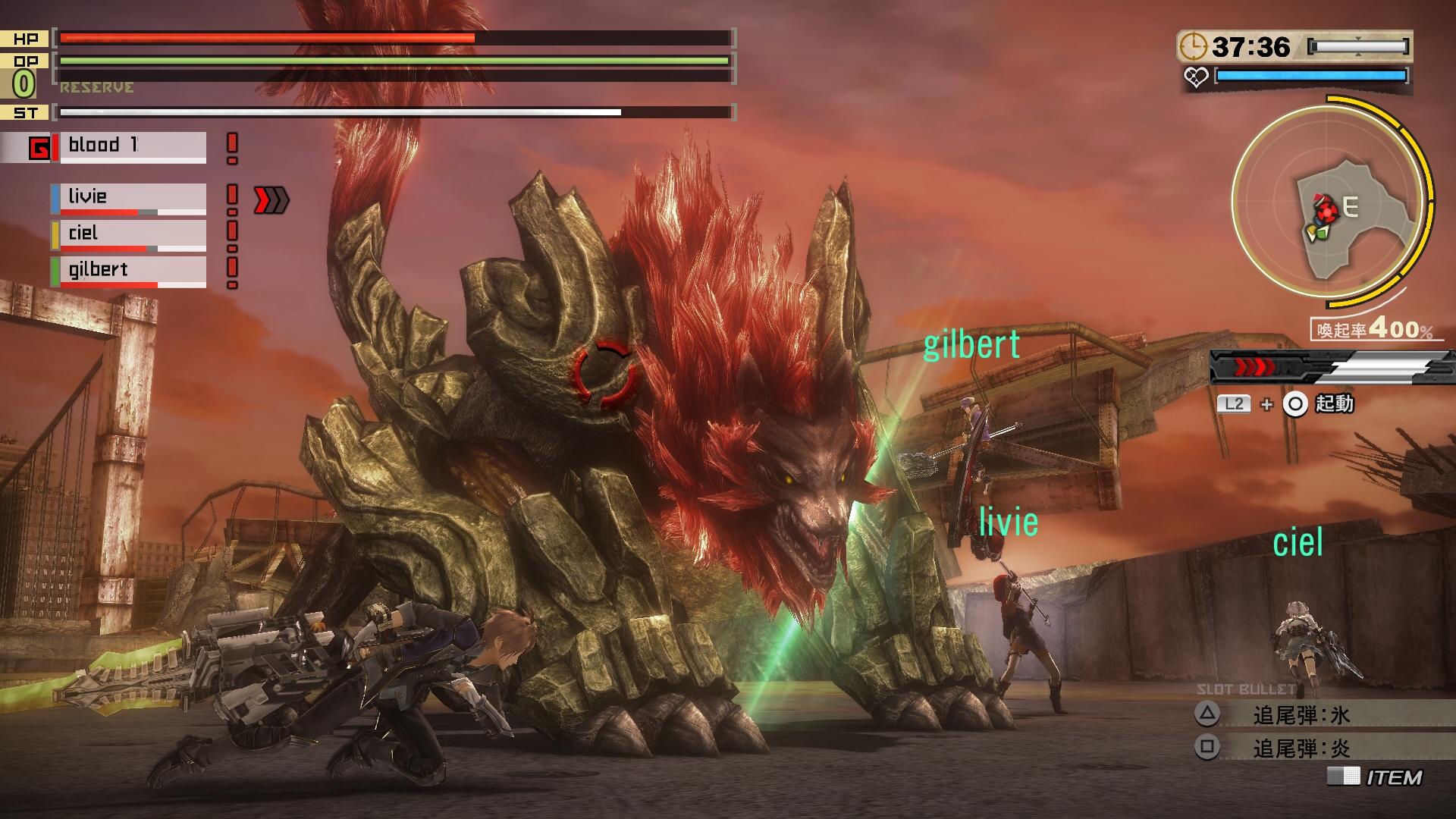This screenshot has height=819, width=1456.
Task: Pick gilbert in the party list
Action: point(129,271)
